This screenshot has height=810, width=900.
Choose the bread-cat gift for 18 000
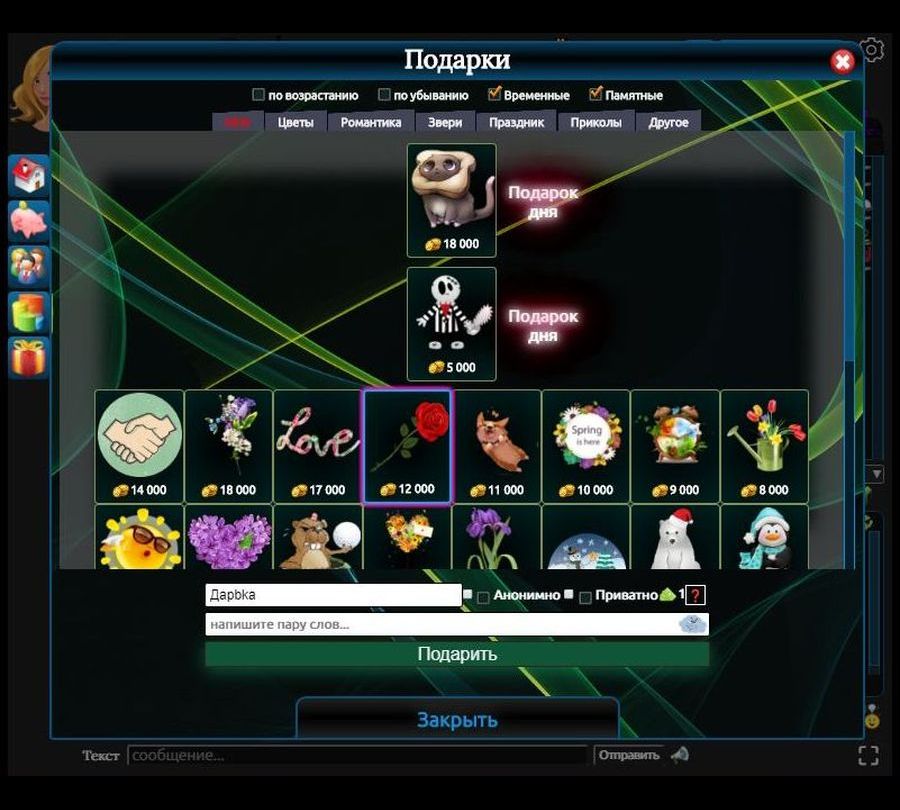coord(451,200)
